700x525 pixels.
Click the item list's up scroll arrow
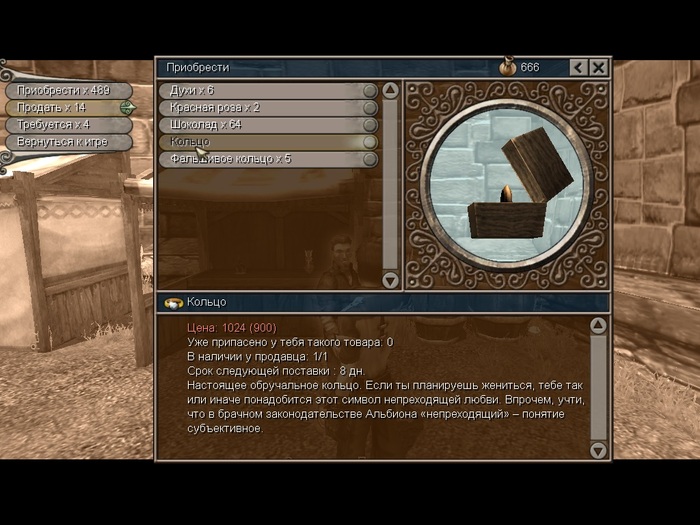coord(391,90)
